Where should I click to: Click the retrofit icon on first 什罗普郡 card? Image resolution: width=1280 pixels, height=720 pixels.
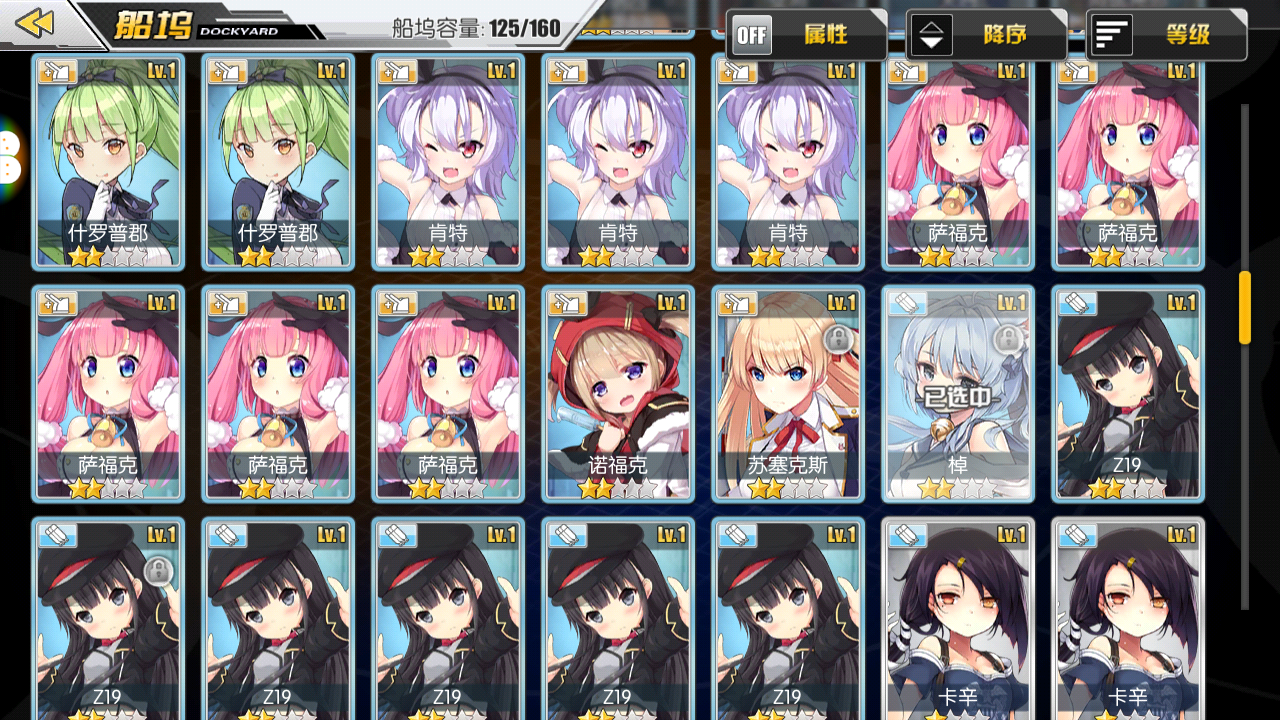click(x=56, y=72)
